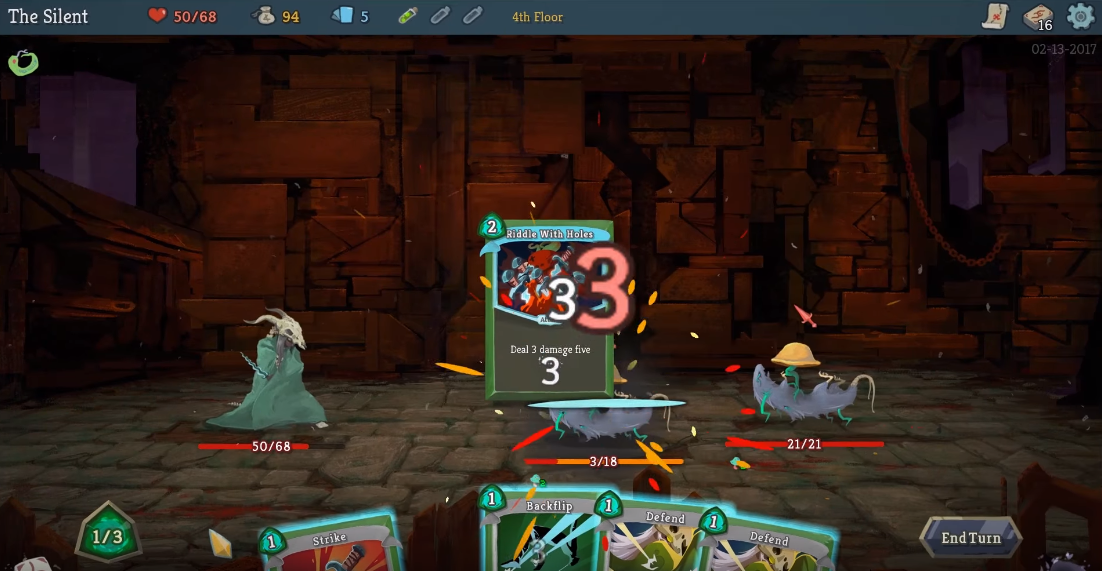Inspect the green snake ring relic
This screenshot has width=1102, height=571.
point(22,62)
